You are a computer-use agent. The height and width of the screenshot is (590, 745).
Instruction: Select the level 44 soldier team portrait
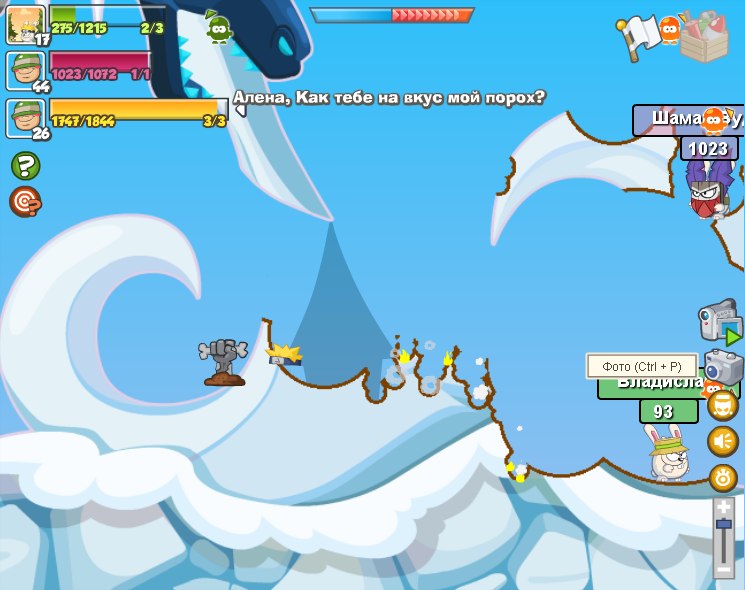(24, 72)
